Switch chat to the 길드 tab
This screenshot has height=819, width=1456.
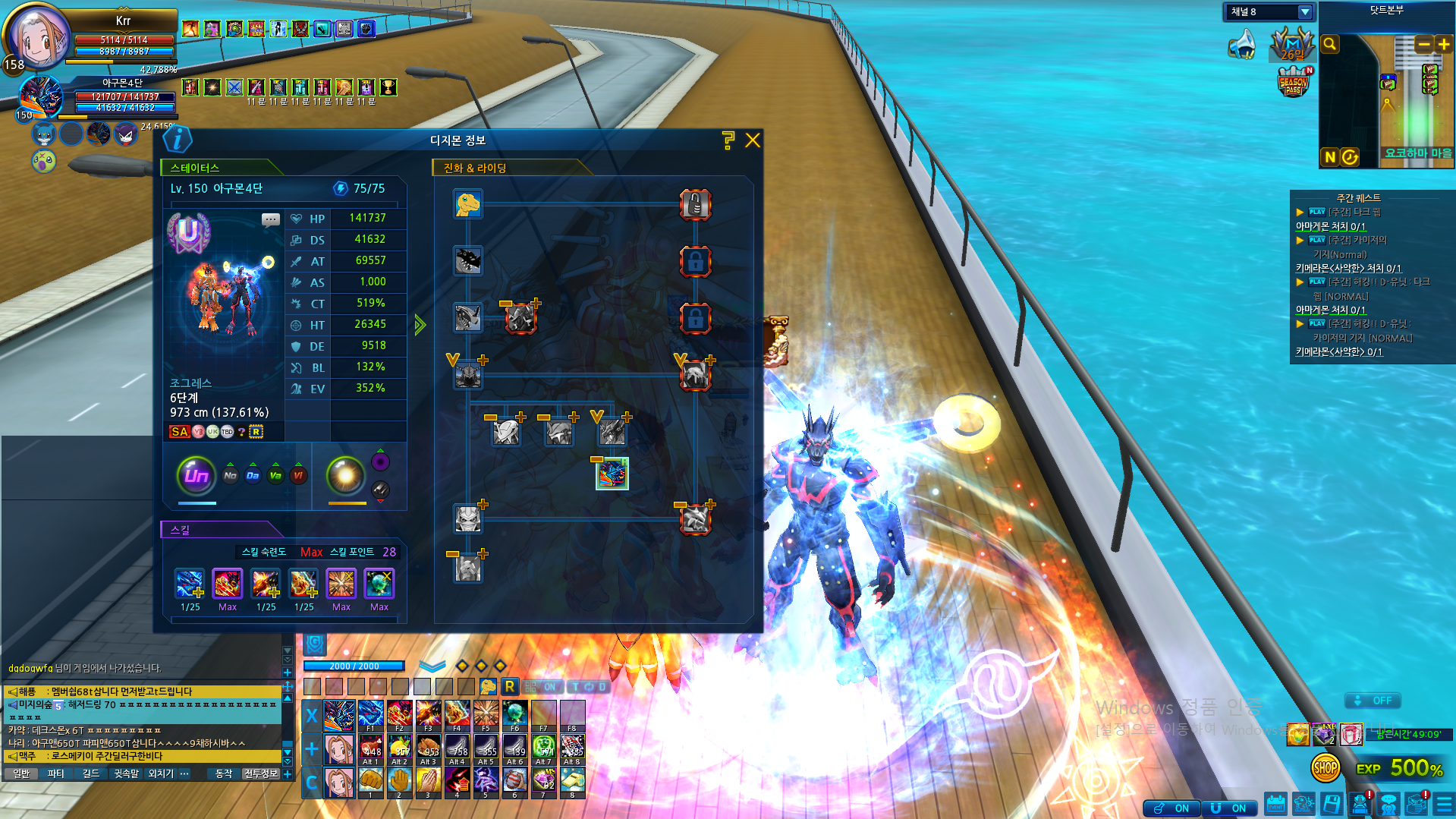(91, 773)
